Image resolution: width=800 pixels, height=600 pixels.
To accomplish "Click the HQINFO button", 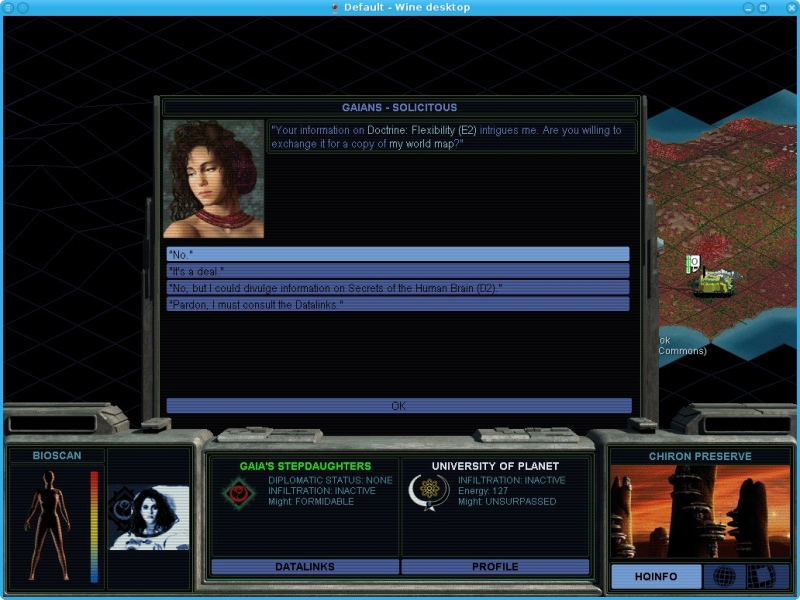I will pyautogui.click(x=655, y=576).
